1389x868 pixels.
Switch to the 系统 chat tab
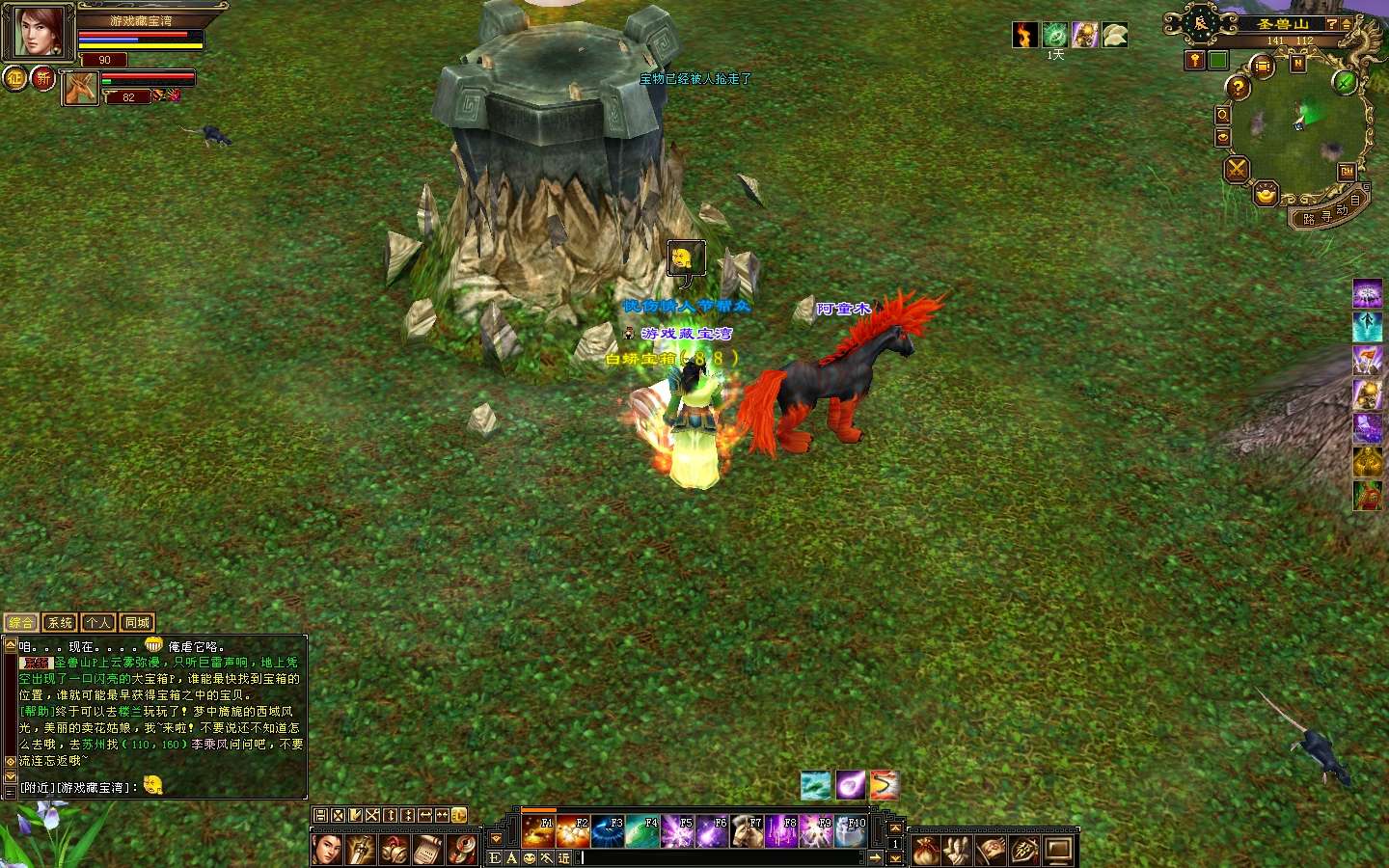60,623
